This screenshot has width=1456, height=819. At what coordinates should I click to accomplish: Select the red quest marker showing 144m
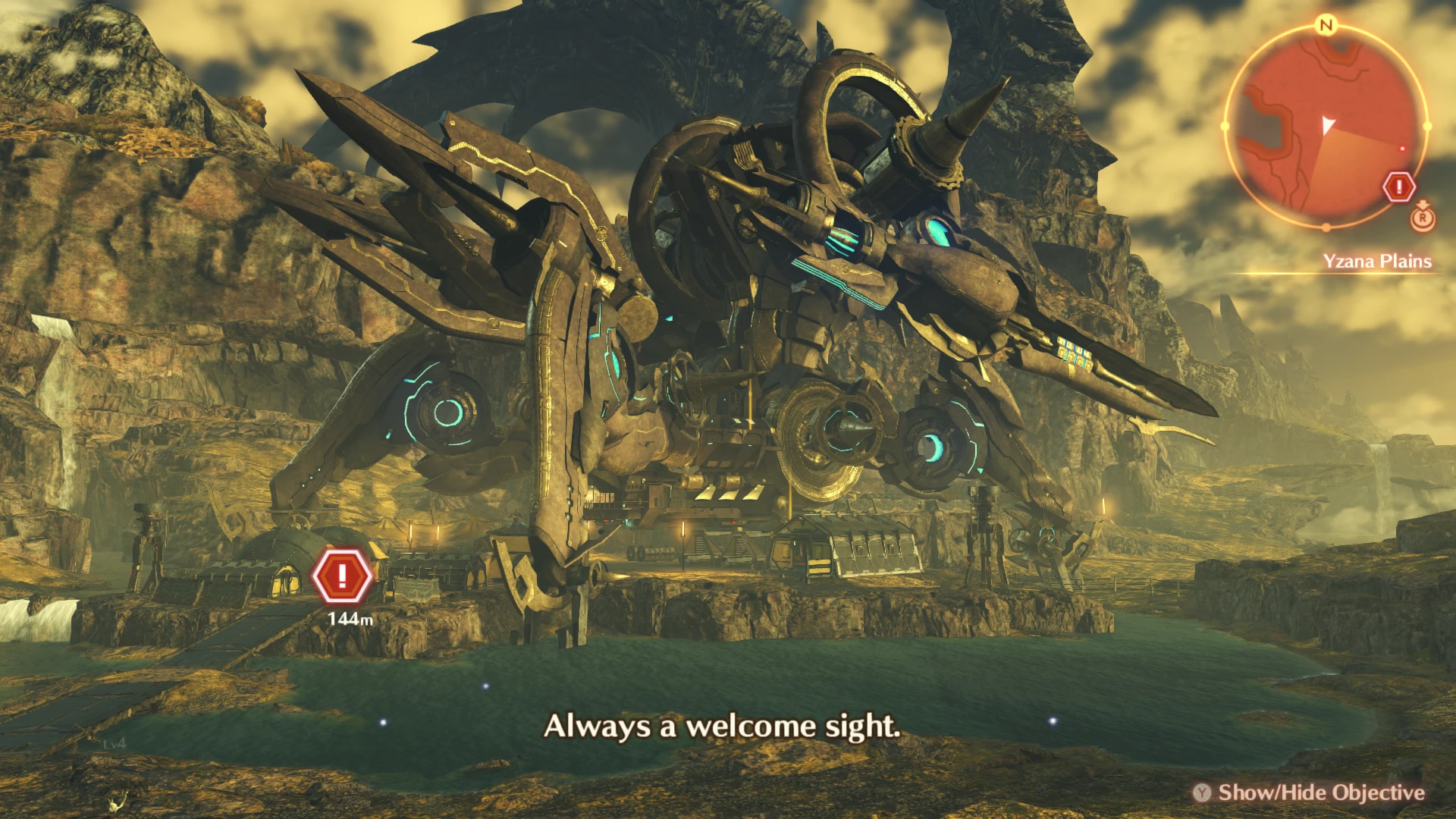(x=343, y=576)
